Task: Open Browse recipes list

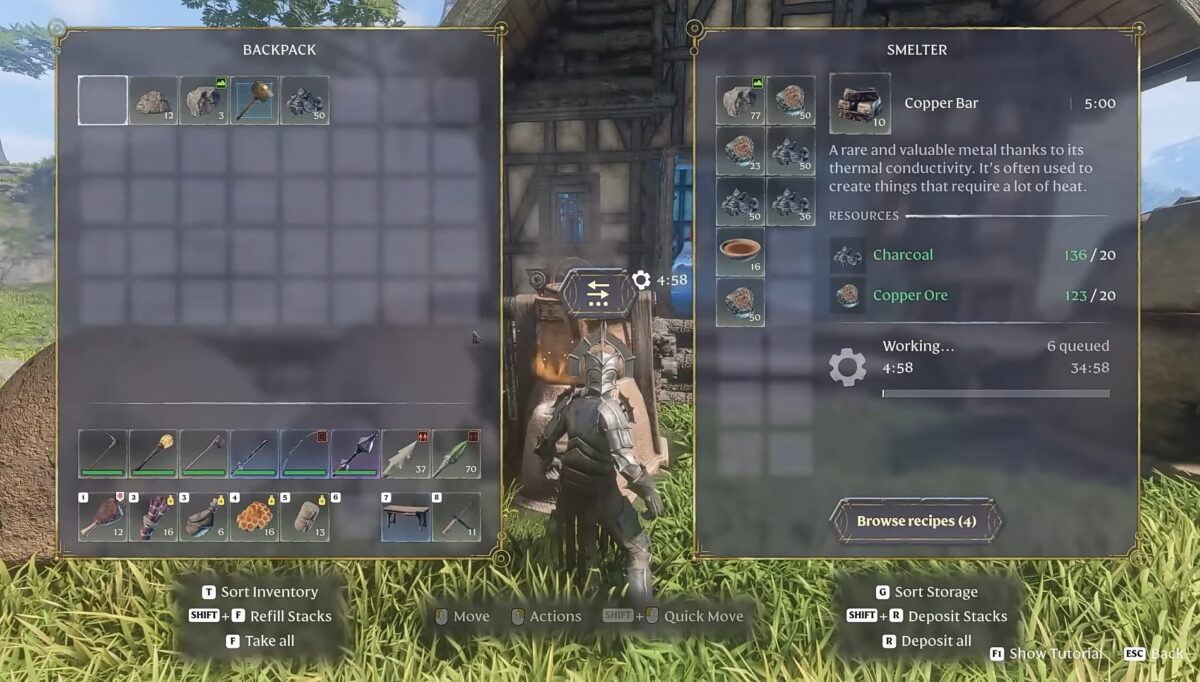Action: point(916,521)
